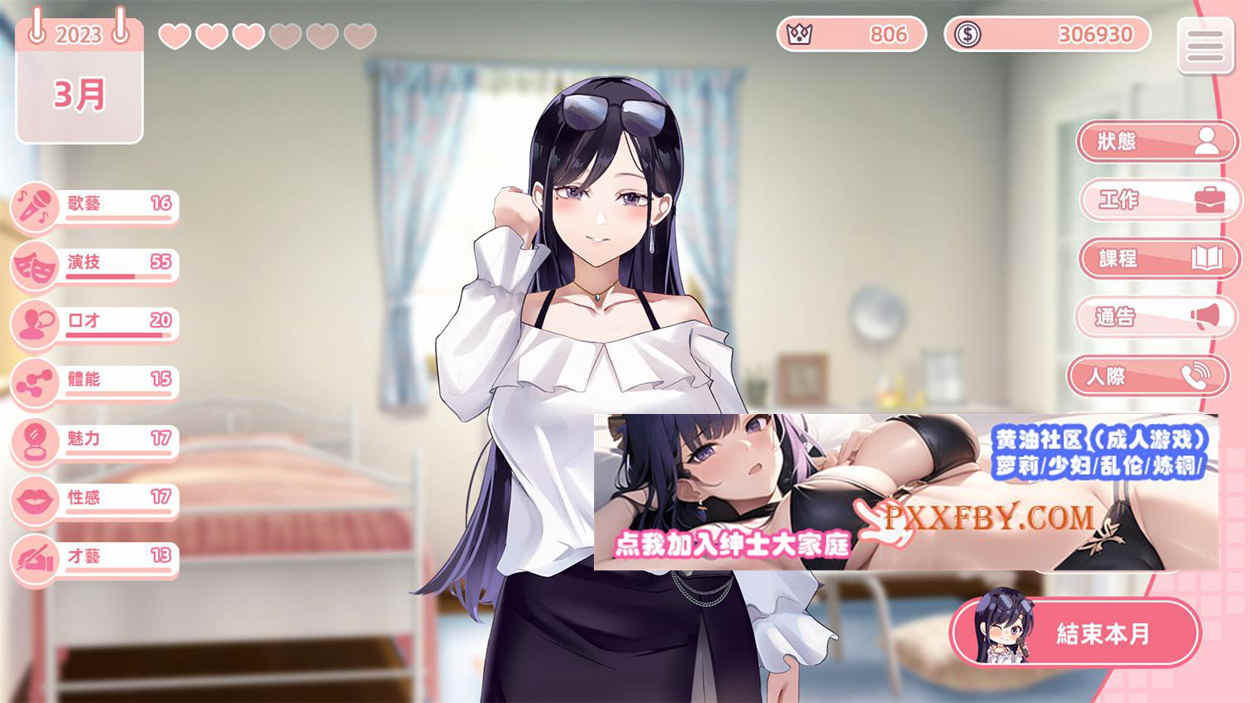Open the 課程 courses menu

pos(1157,258)
